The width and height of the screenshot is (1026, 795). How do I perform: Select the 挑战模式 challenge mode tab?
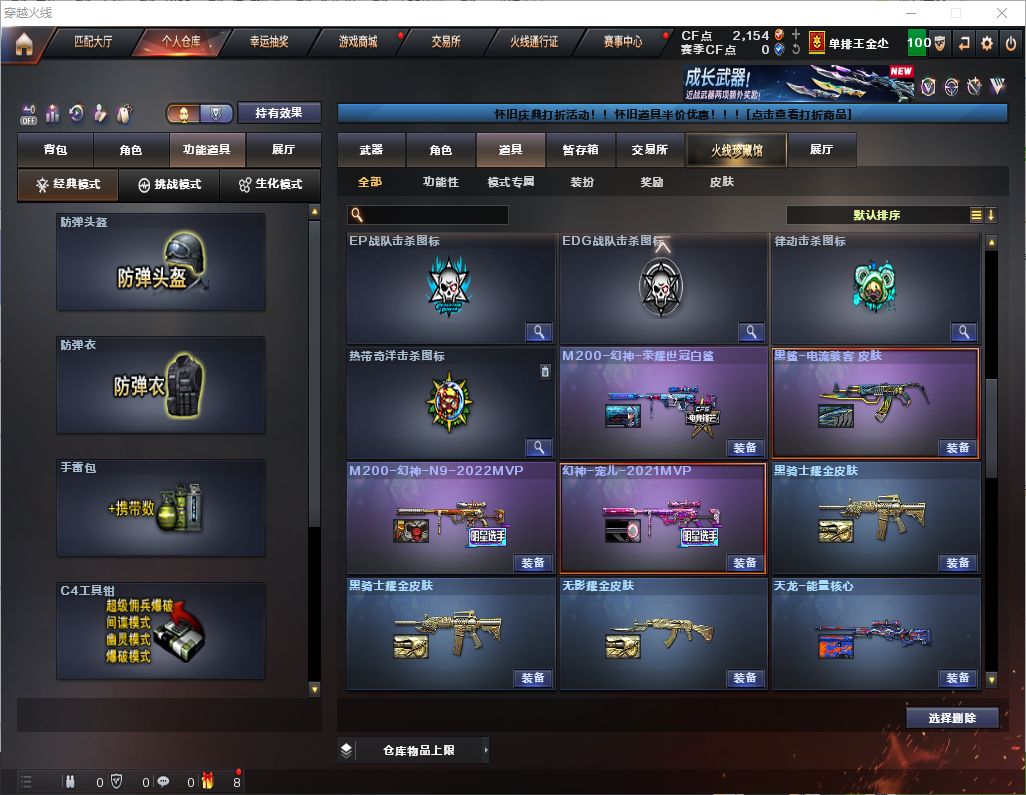click(169, 185)
